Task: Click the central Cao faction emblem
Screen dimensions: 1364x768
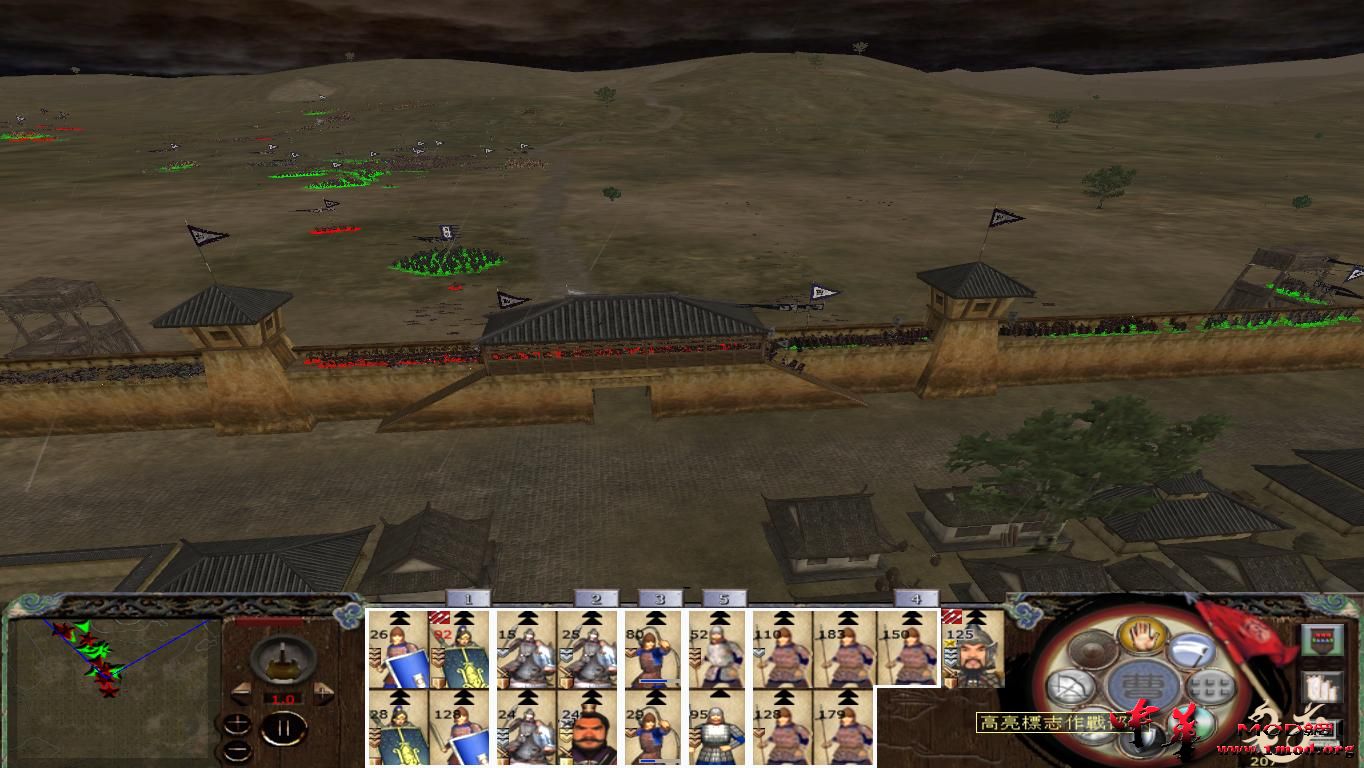Action: coord(1141,684)
